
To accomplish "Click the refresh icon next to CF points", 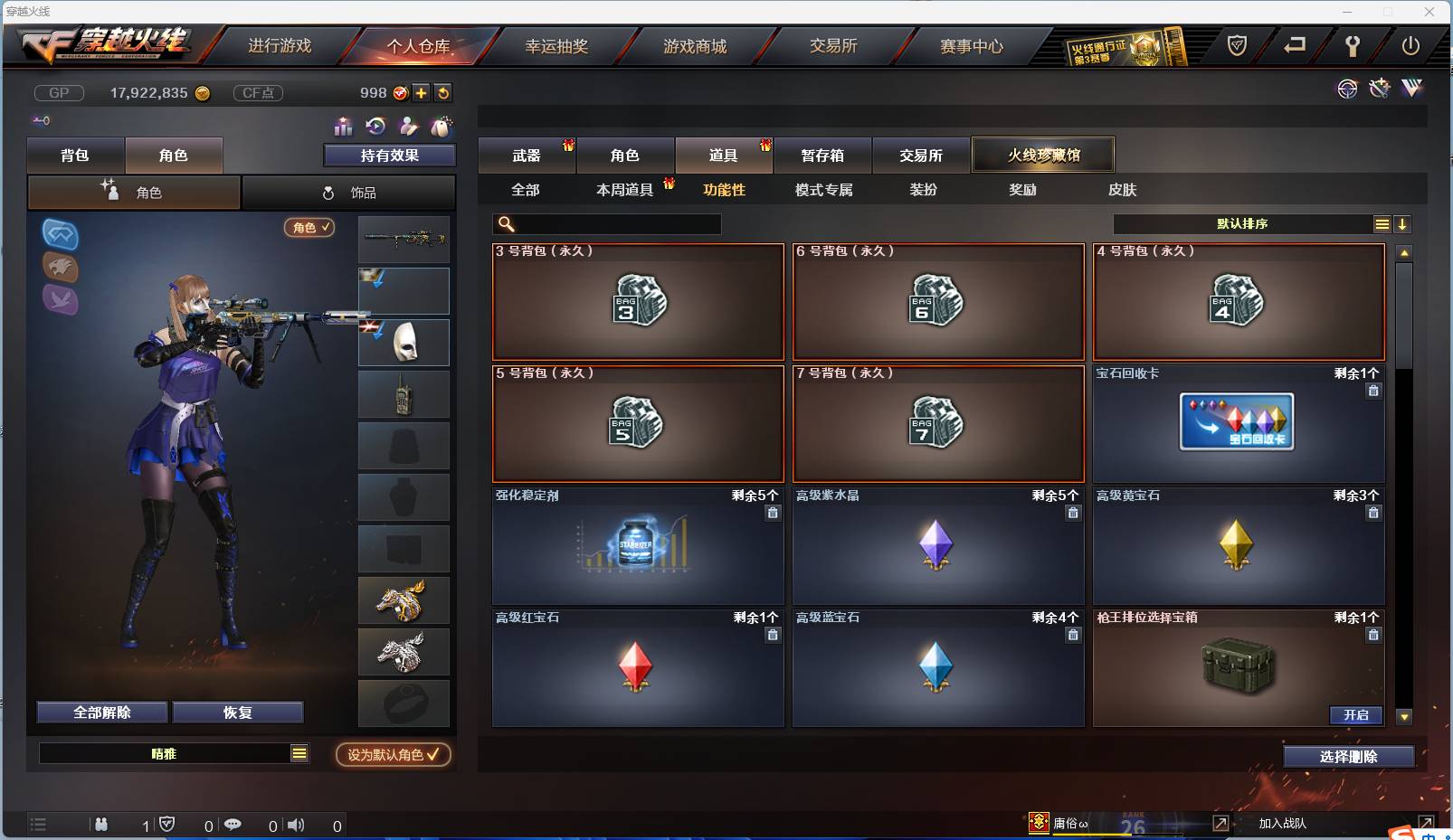I will point(443,92).
